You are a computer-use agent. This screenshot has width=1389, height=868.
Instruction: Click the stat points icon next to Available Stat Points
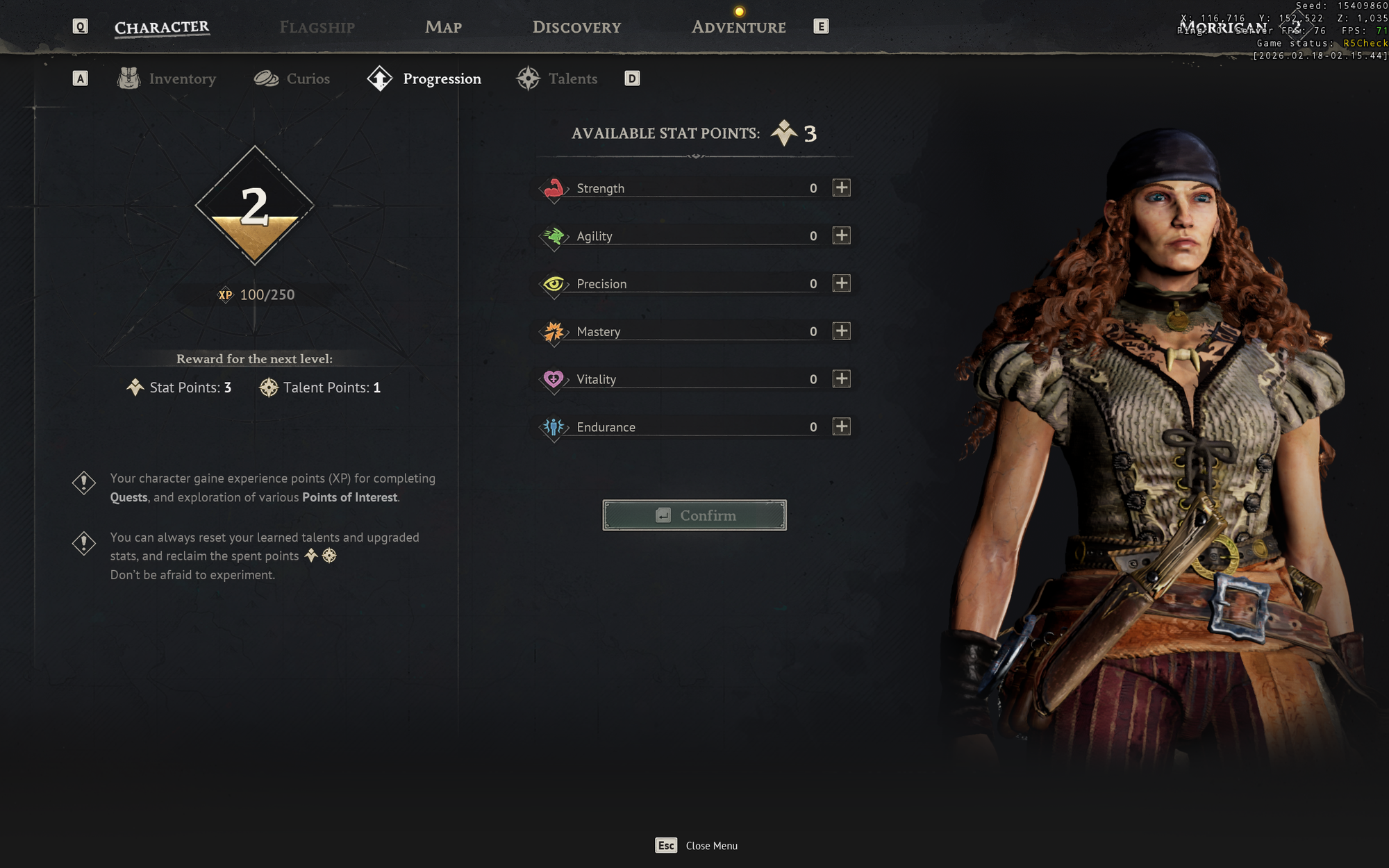click(x=783, y=133)
